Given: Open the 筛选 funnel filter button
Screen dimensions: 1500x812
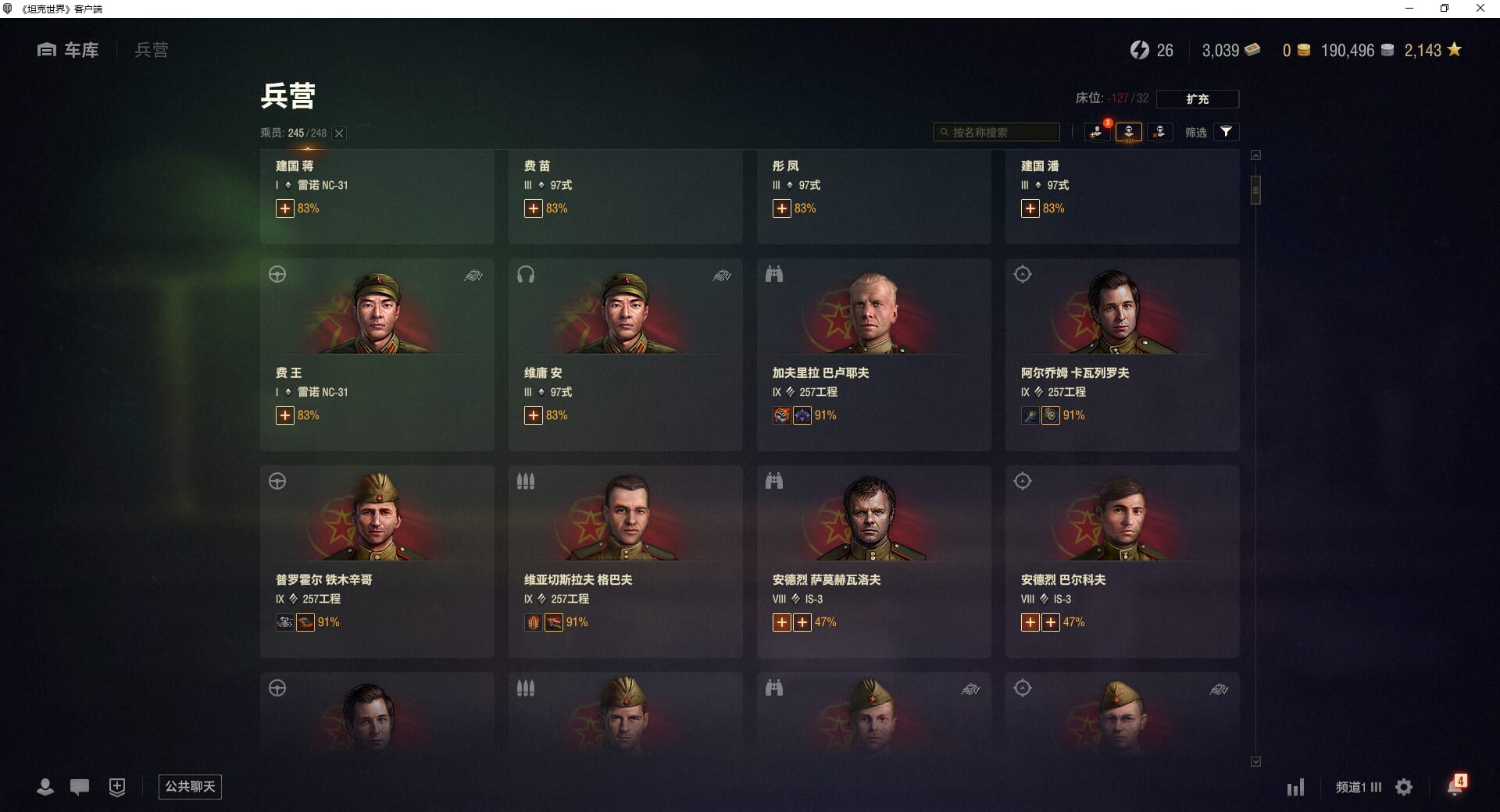Looking at the screenshot, I should point(1227,132).
